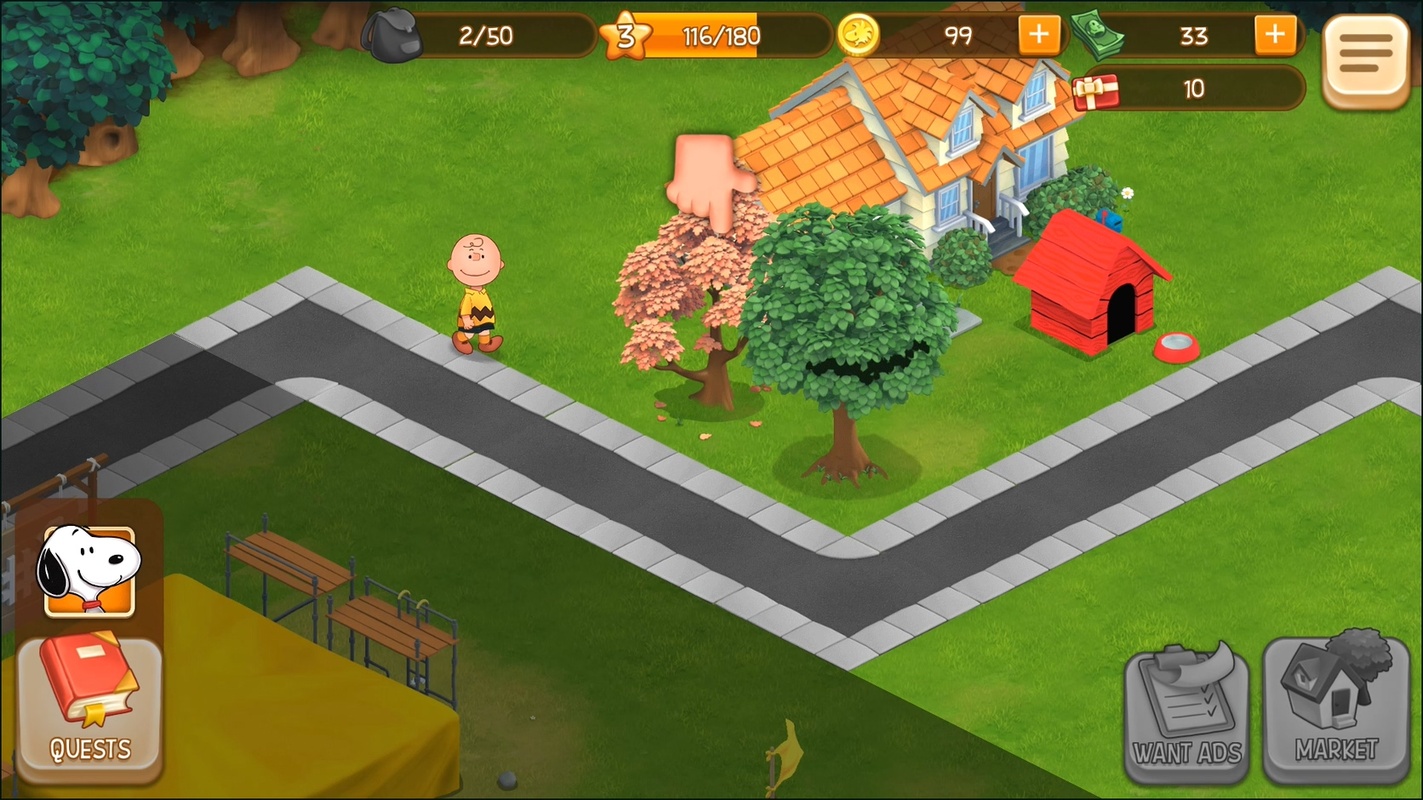The image size is (1423, 800).
Task: Check the gift box counter
Action: tap(1095, 90)
